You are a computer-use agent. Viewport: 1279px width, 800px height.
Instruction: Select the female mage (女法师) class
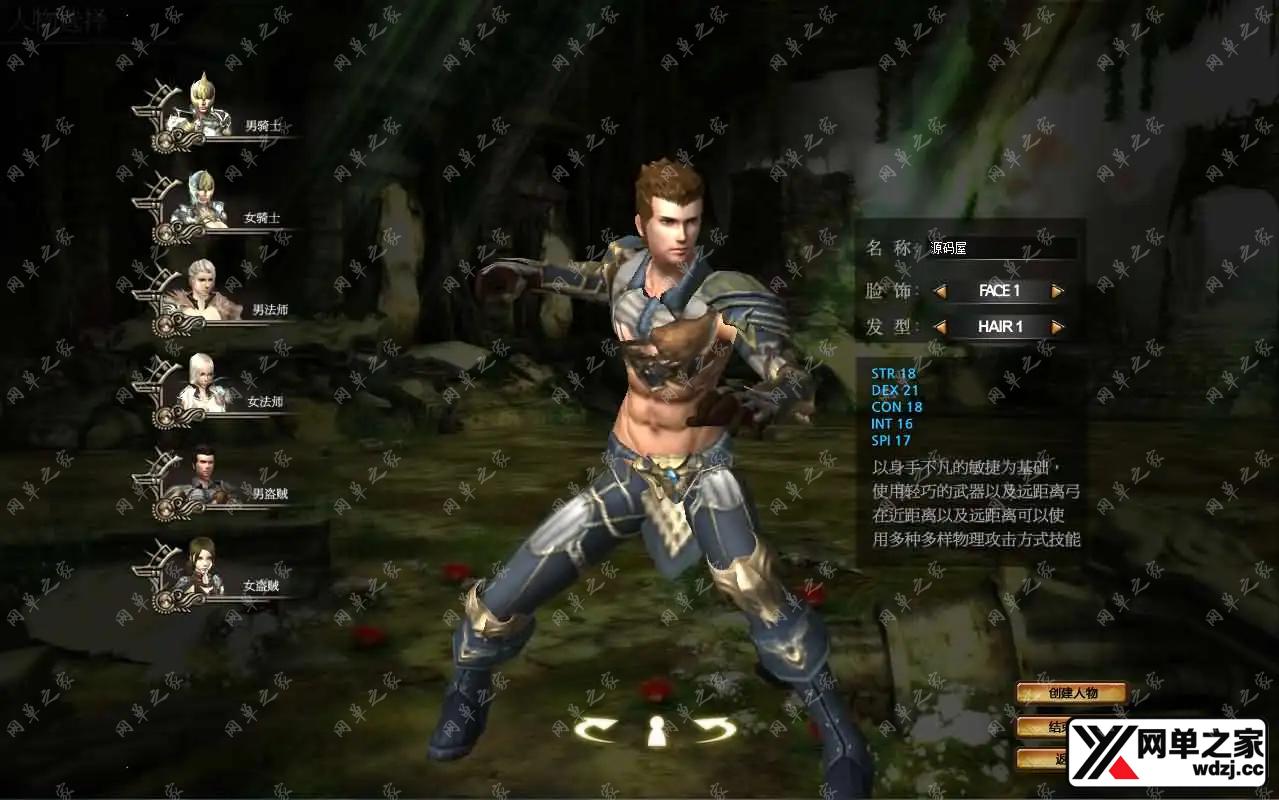[205, 385]
